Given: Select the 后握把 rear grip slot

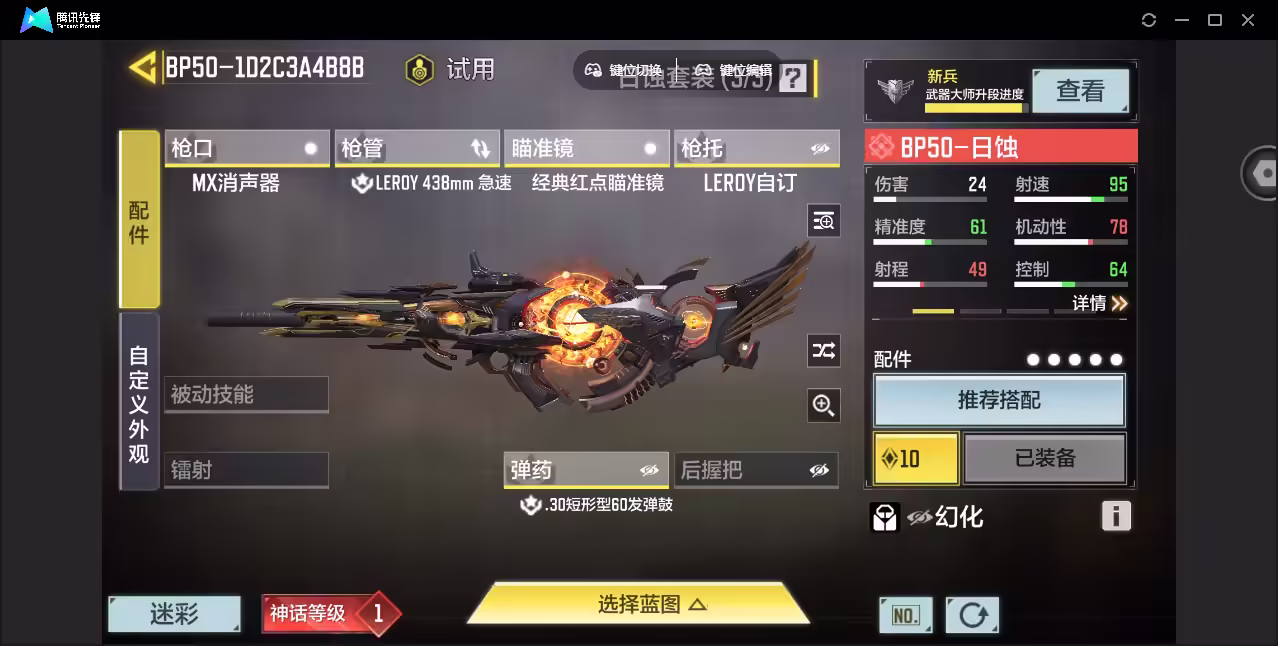Looking at the screenshot, I should 756,470.
